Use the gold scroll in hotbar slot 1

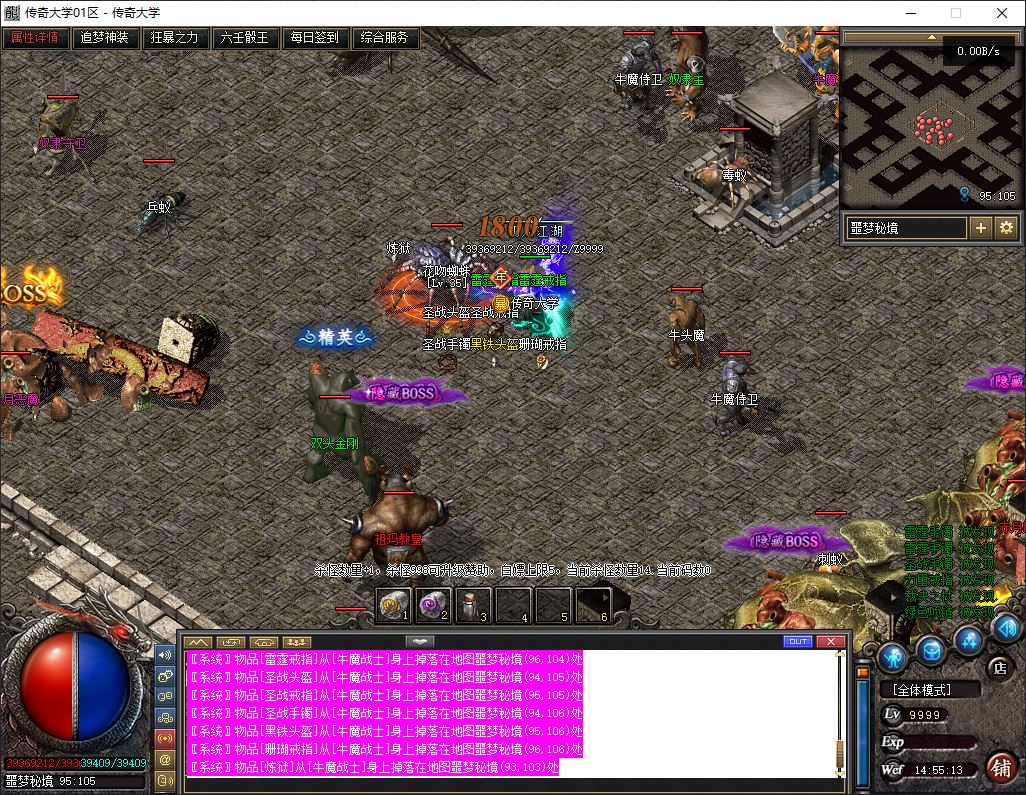point(394,604)
